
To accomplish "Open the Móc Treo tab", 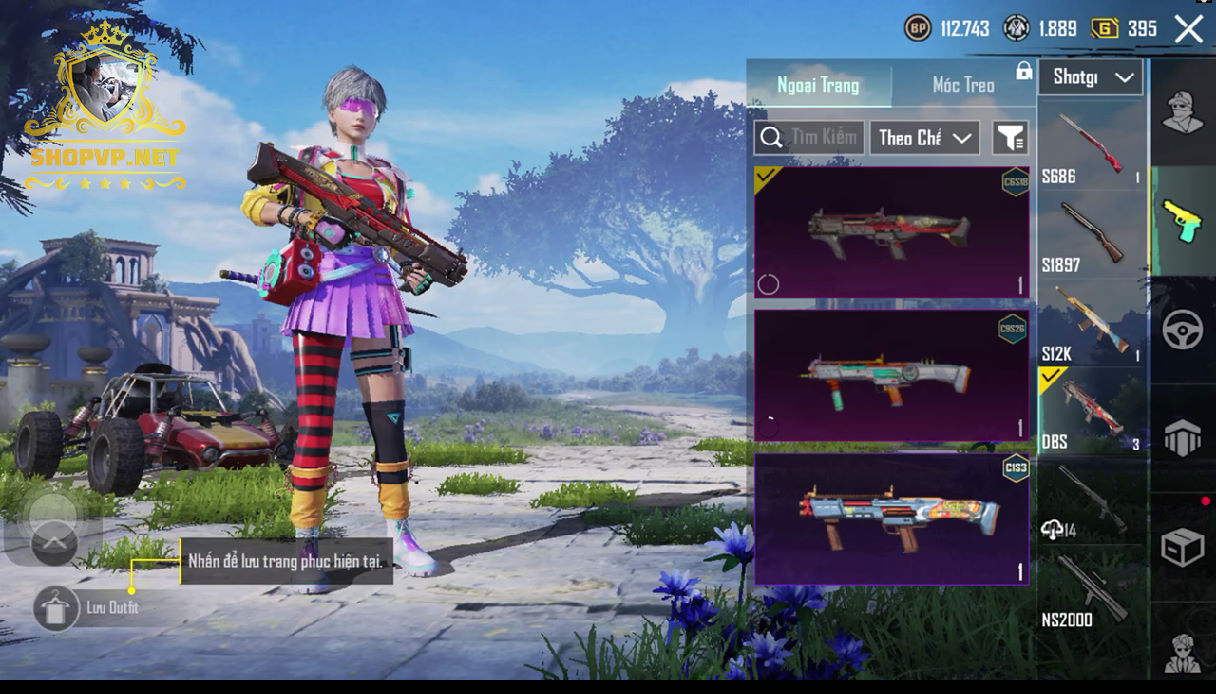I will point(962,85).
